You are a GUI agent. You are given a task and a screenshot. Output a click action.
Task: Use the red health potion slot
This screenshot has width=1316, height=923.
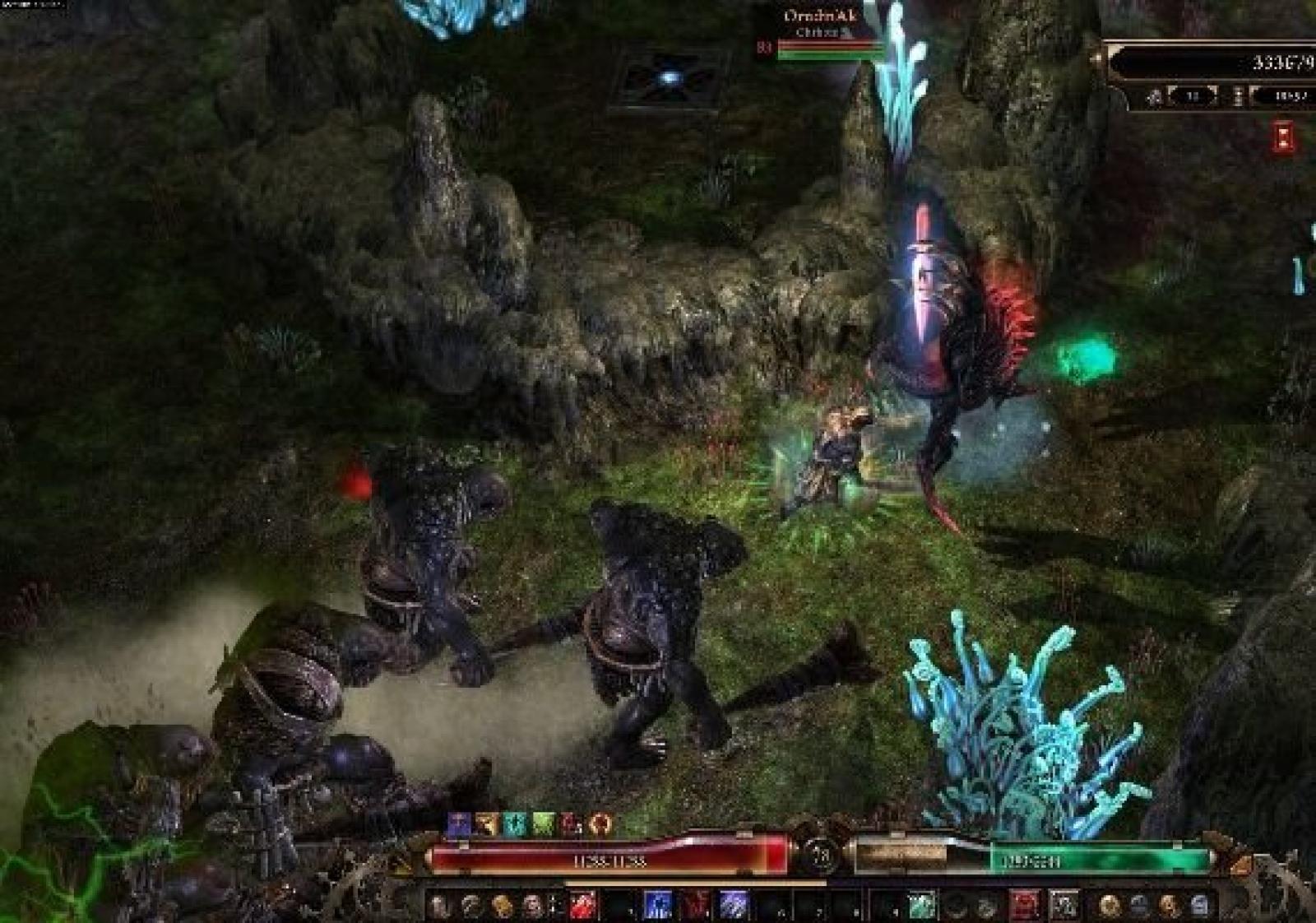tap(1024, 905)
